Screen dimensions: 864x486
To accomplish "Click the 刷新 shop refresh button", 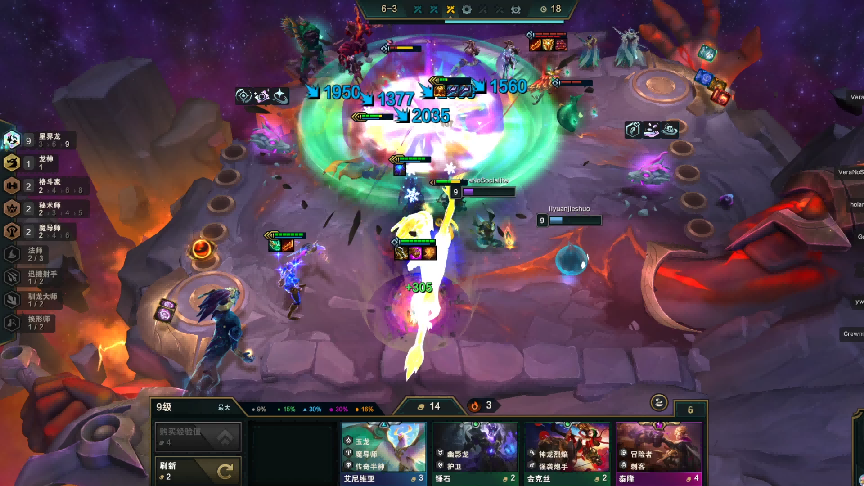I will [x=198, y=469].
